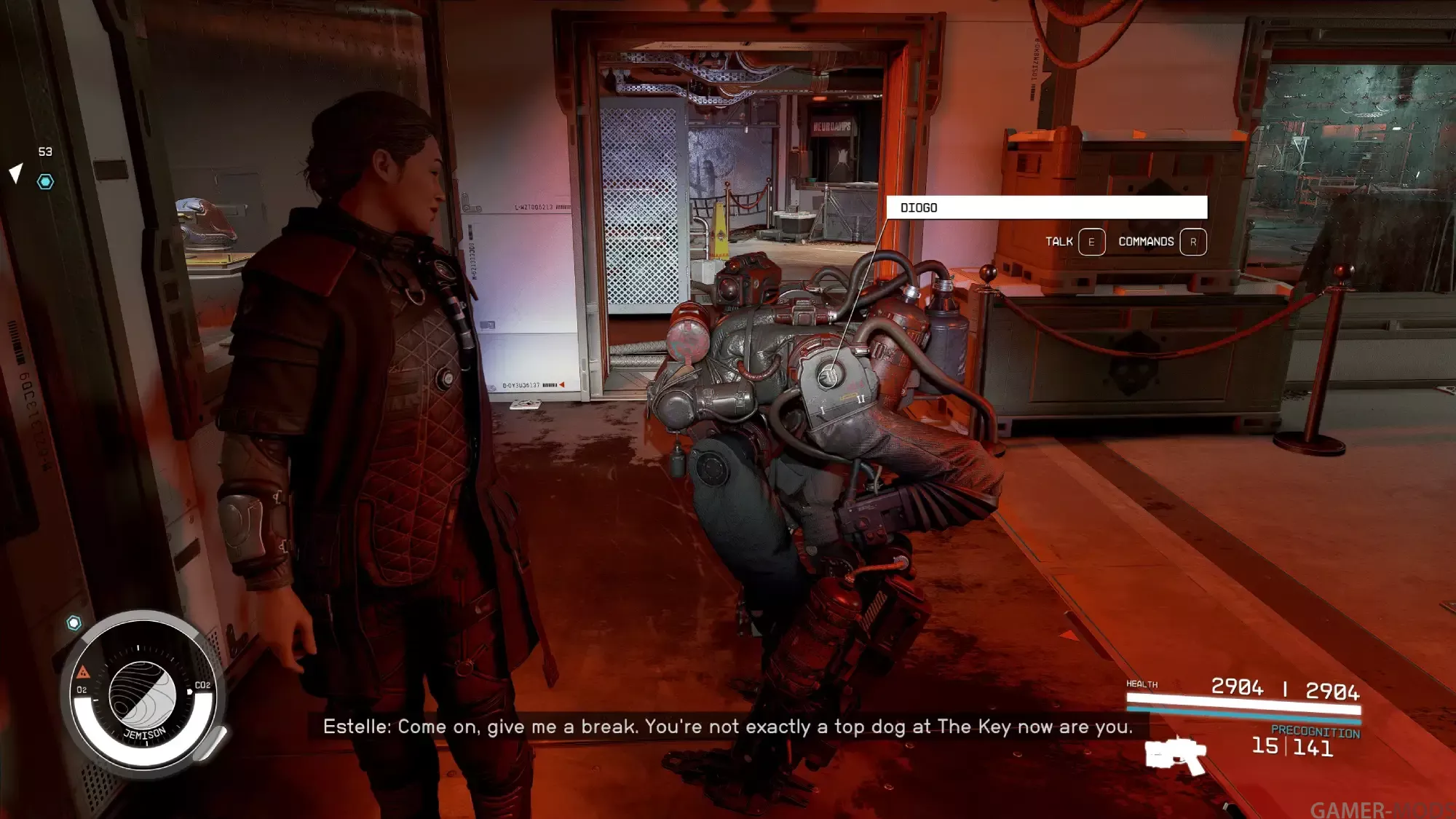Click the DIOGO name plate
The height and width of the screenshot is (819, 1456).
point(1046,207)
